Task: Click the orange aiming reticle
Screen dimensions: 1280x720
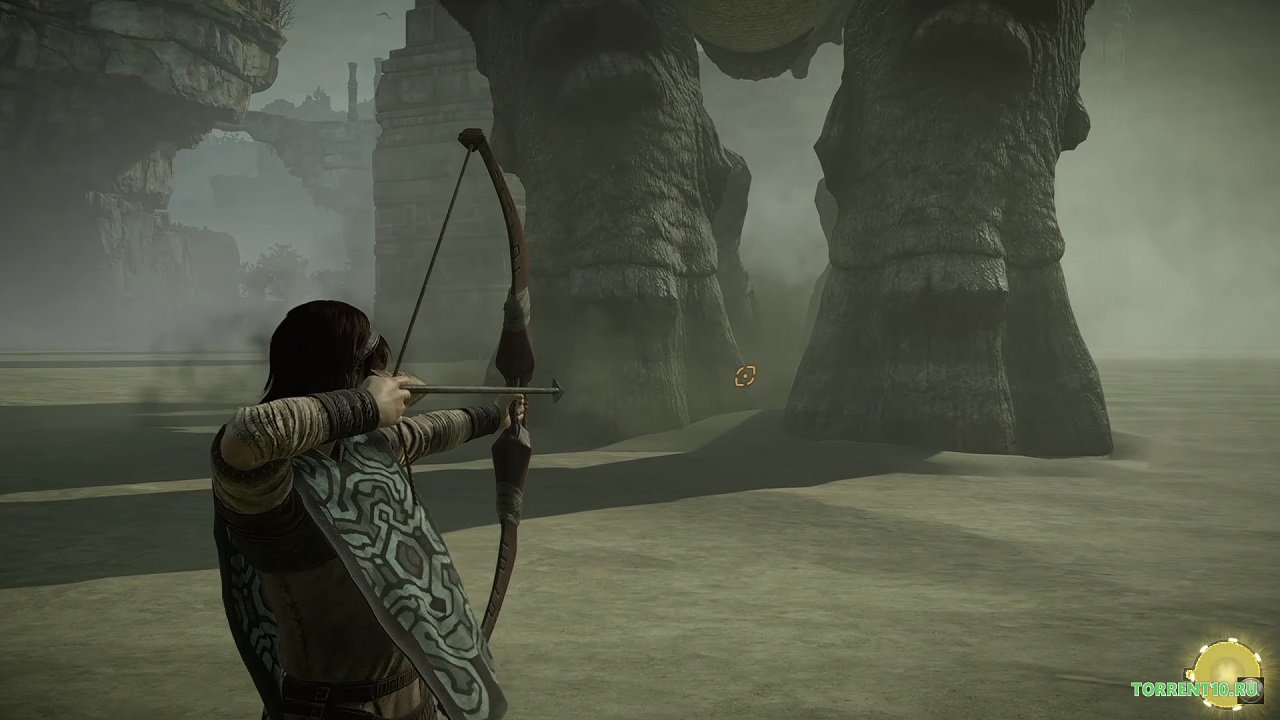Action: pyautogui.click(x=745, y=376)
